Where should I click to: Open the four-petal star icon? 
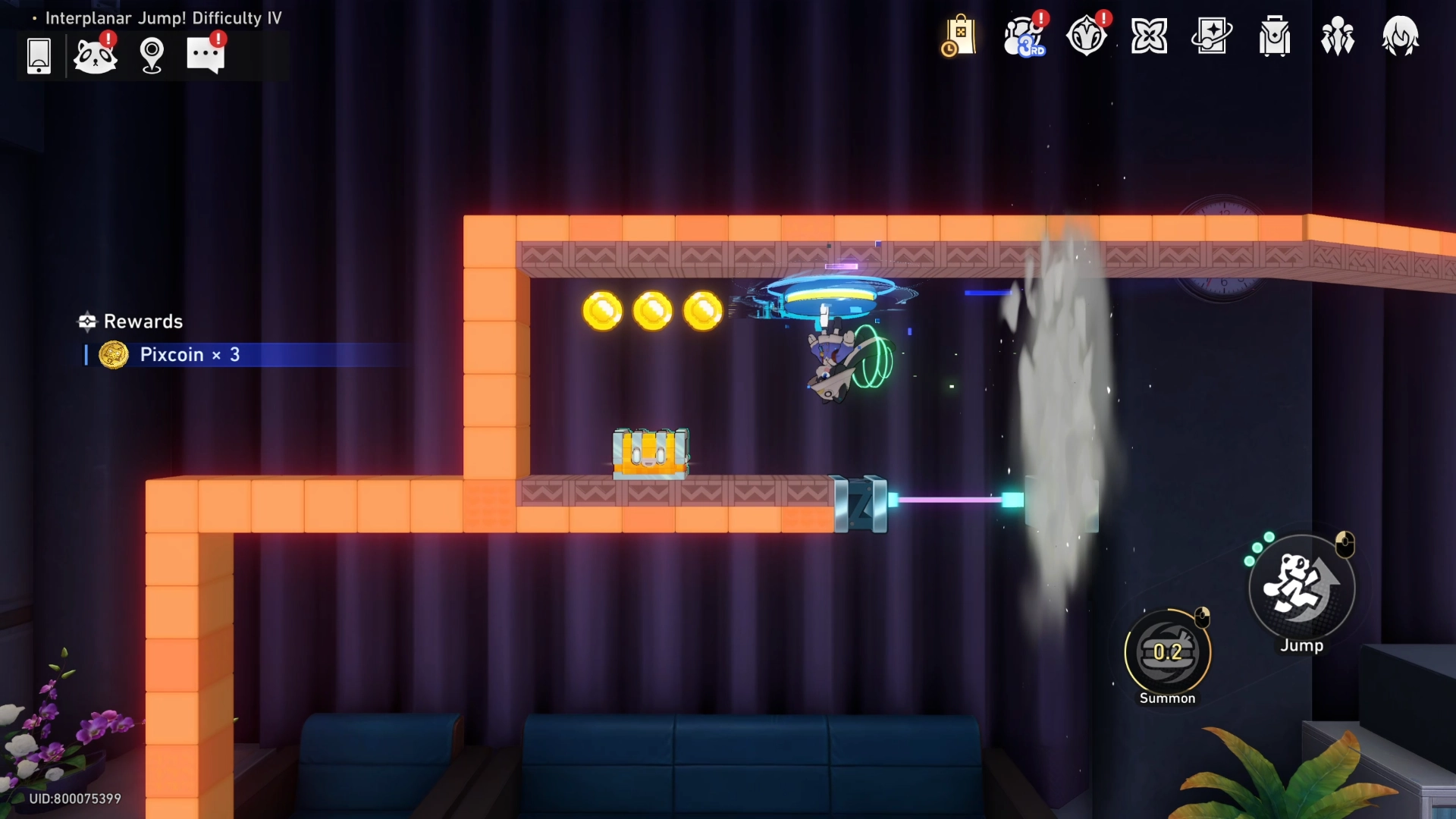pos(1149,36)
